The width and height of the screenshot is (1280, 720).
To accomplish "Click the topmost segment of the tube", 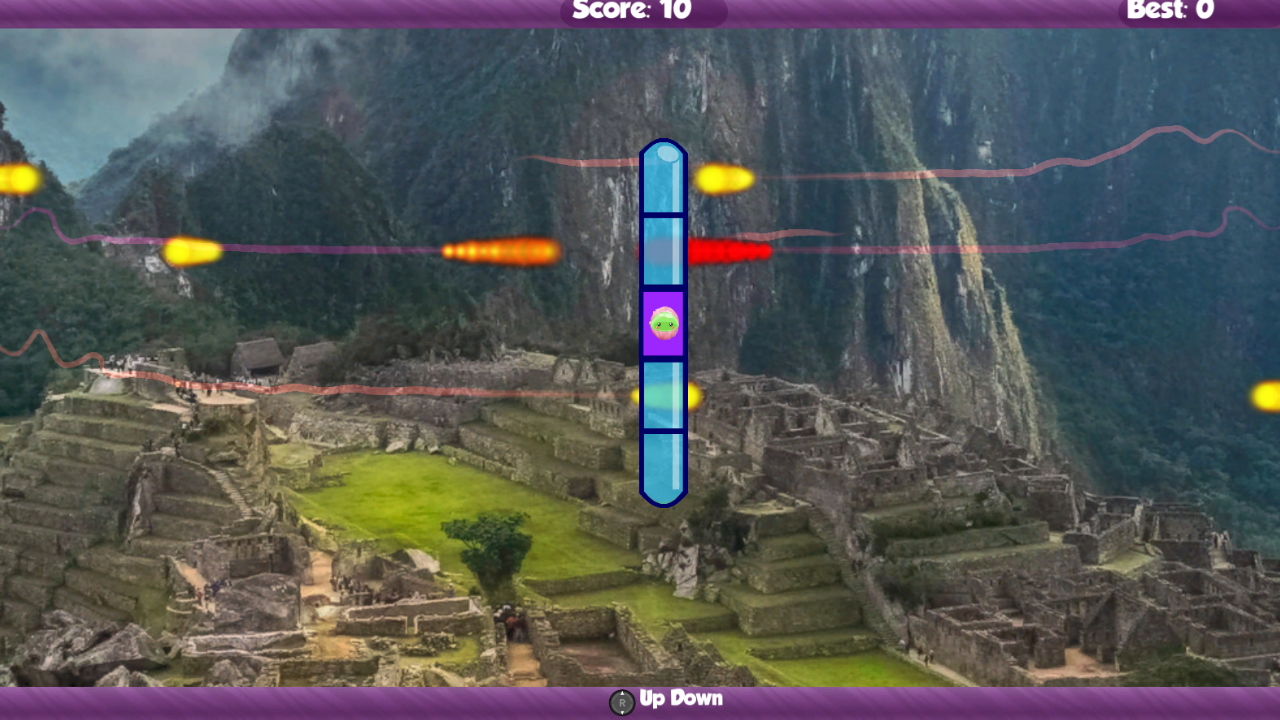I will click(x=663, y=178).
